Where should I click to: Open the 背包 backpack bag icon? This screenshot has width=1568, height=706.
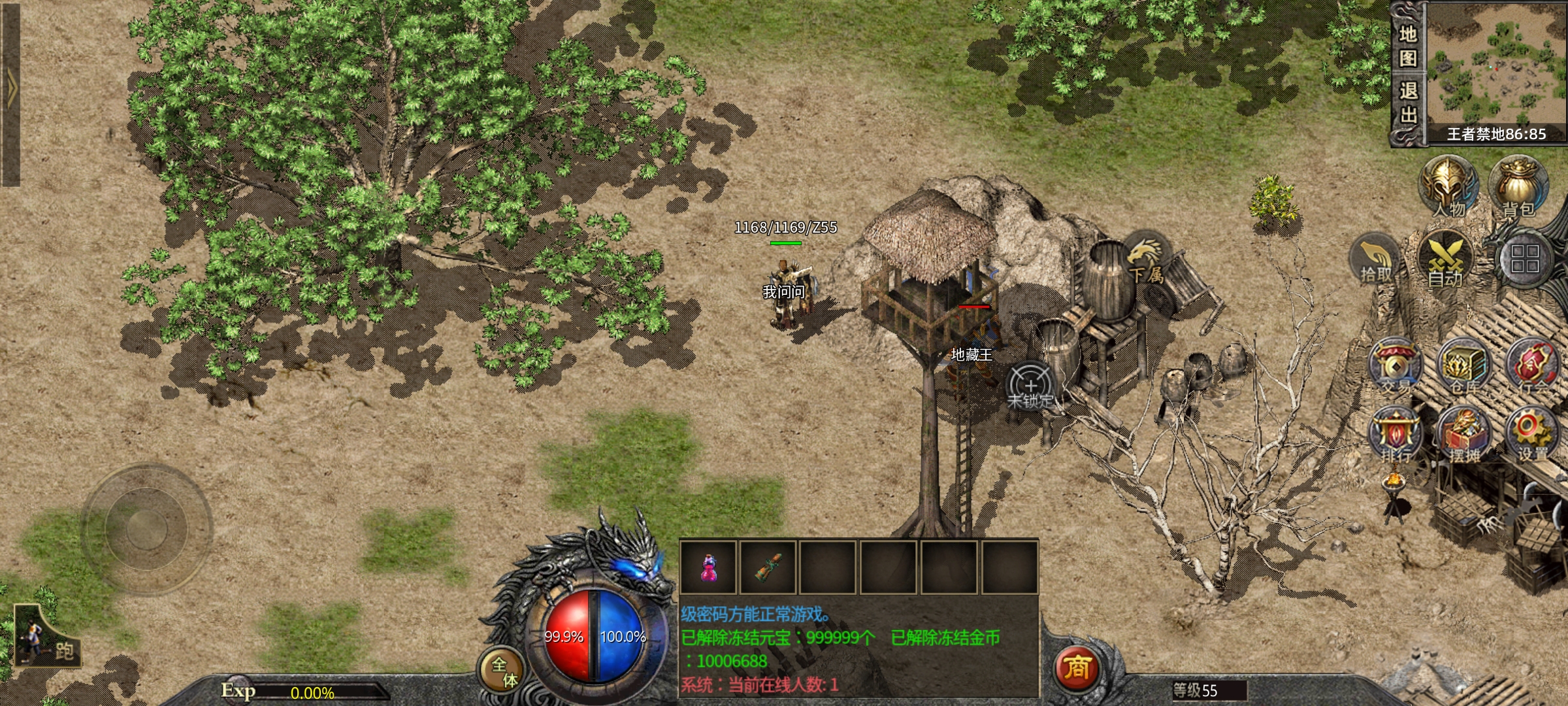tap(1518, 188)
